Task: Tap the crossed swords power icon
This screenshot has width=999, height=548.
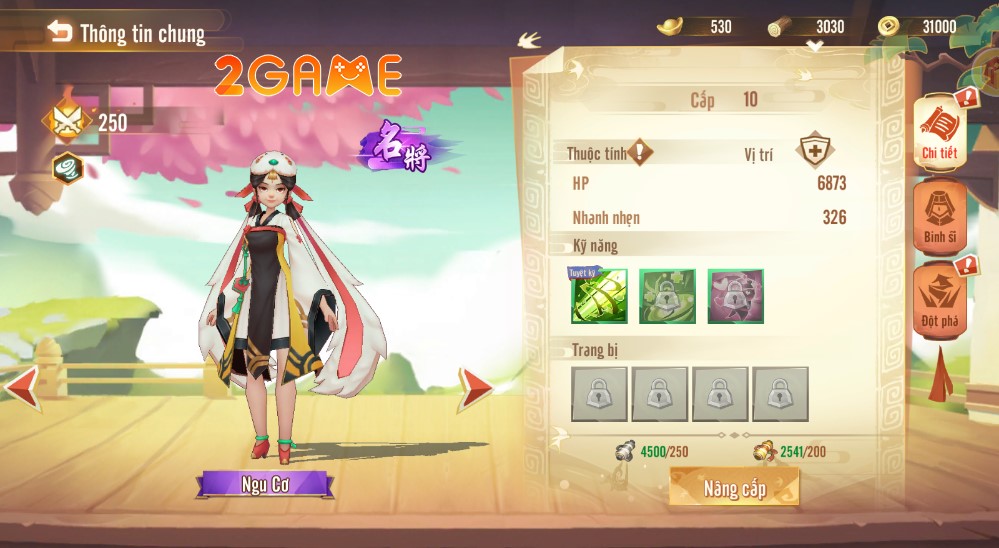Action: pos(66,122)
